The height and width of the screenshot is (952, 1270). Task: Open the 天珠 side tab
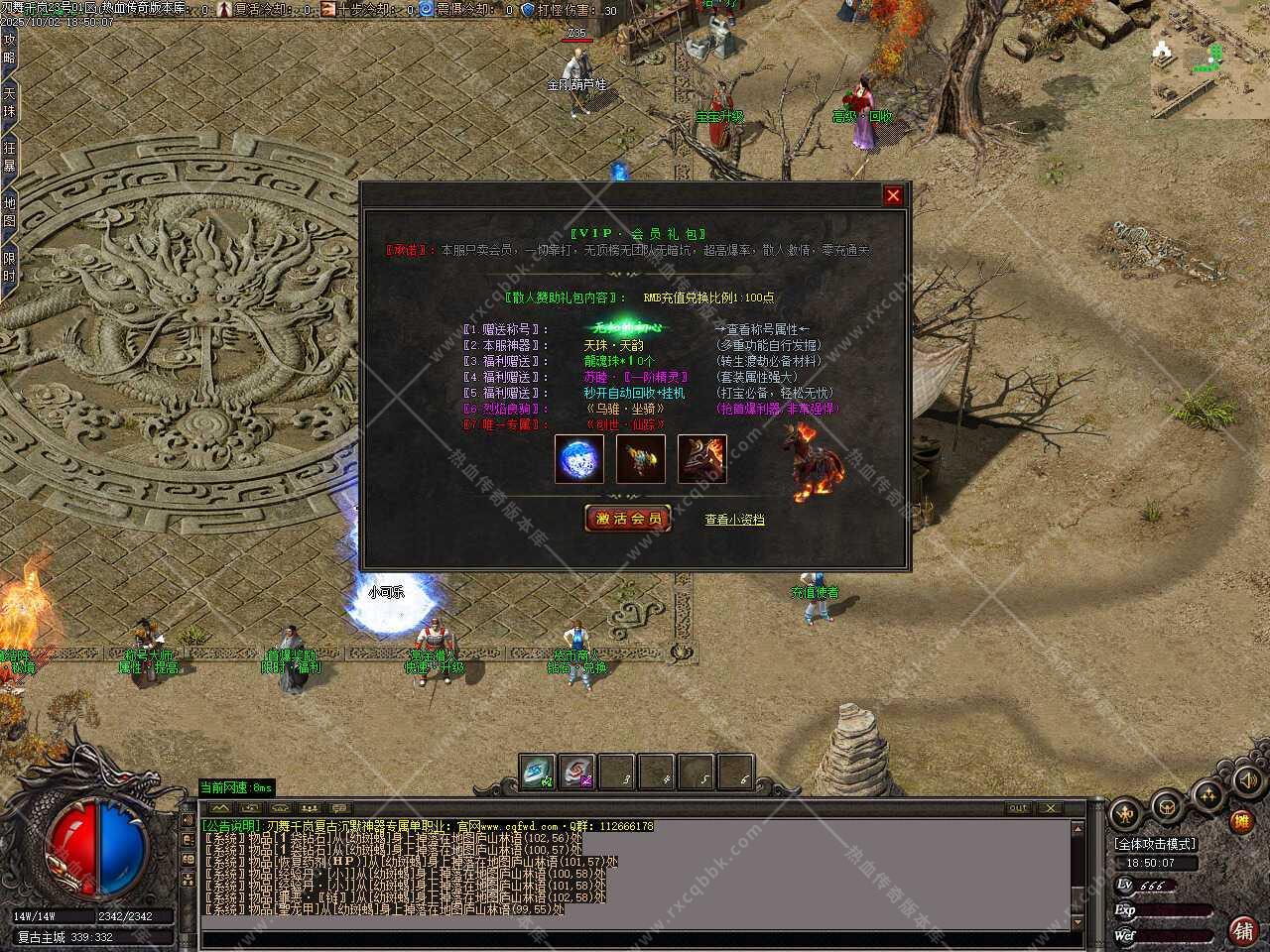[9, 103]
